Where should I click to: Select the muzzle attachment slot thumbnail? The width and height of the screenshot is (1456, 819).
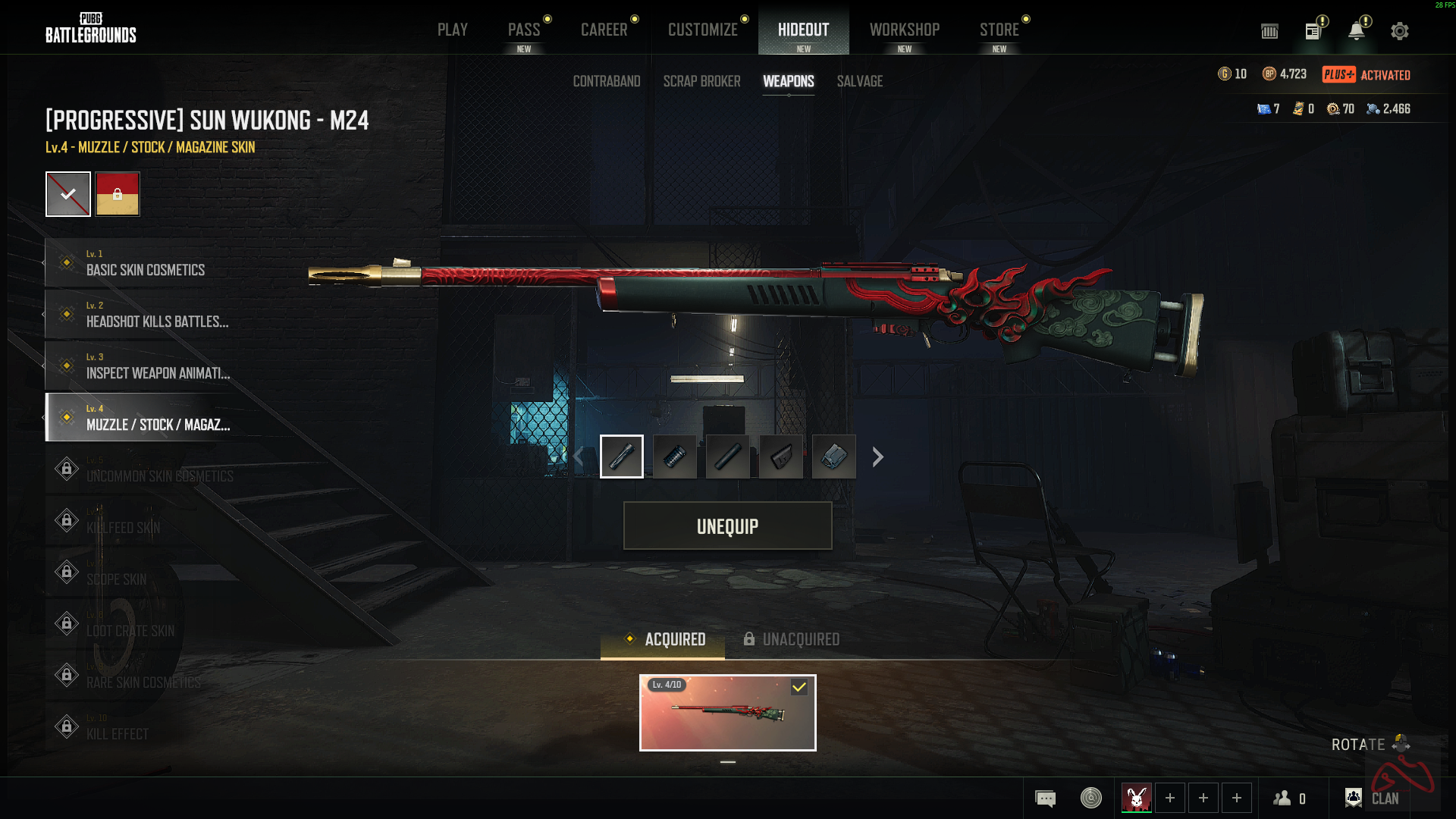(x=622, y=457)
